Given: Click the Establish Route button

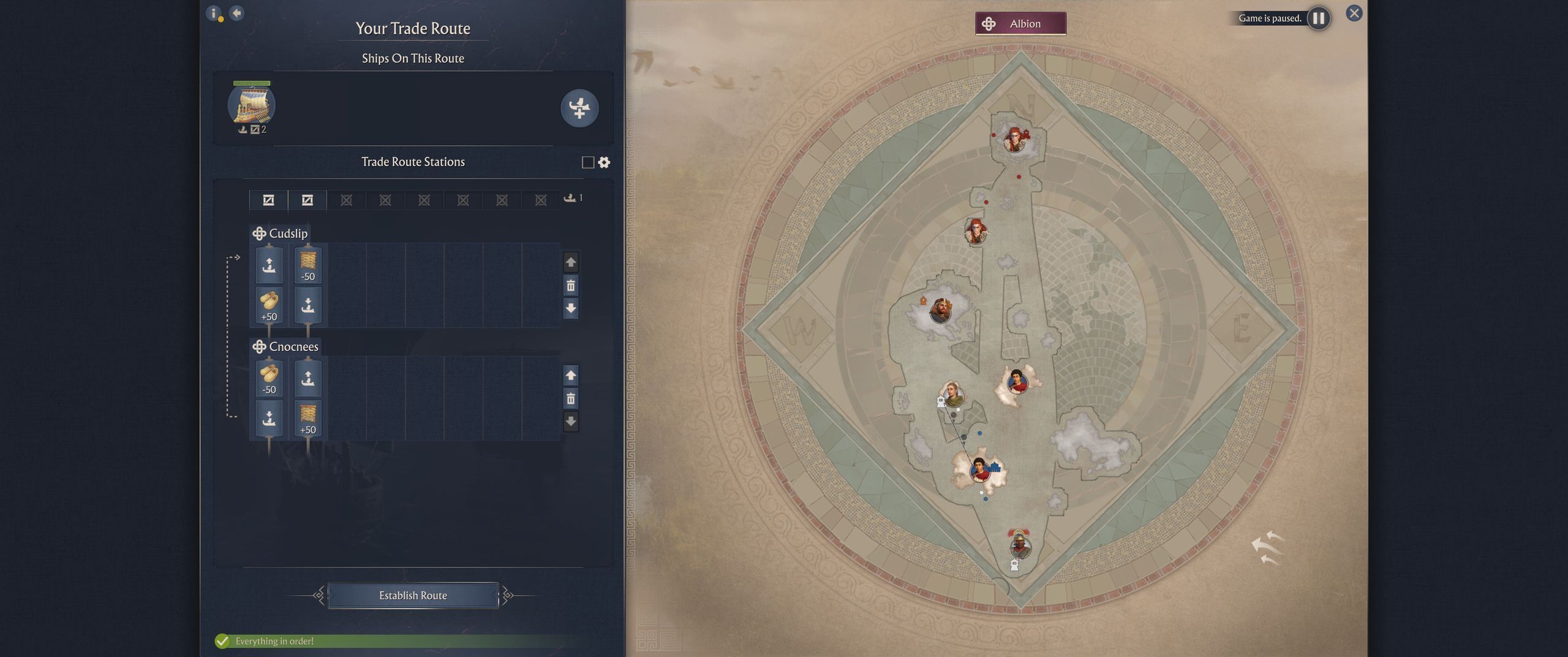Looking at the screenshot, I should tap(413, 595).
